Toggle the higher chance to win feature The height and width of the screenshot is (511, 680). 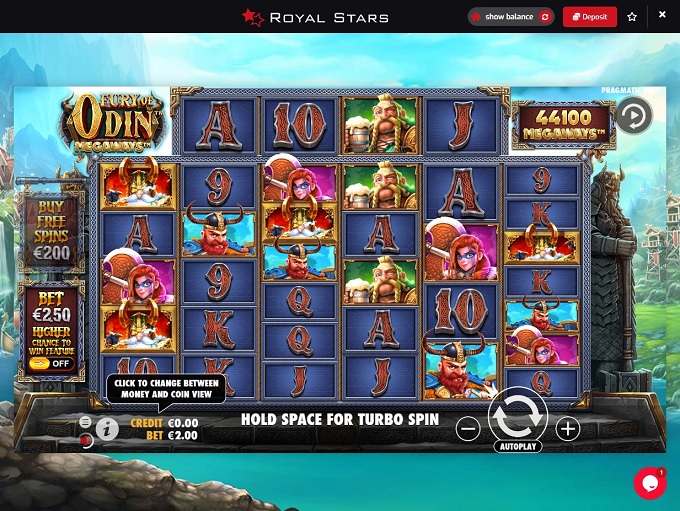(x=41, y=364)
